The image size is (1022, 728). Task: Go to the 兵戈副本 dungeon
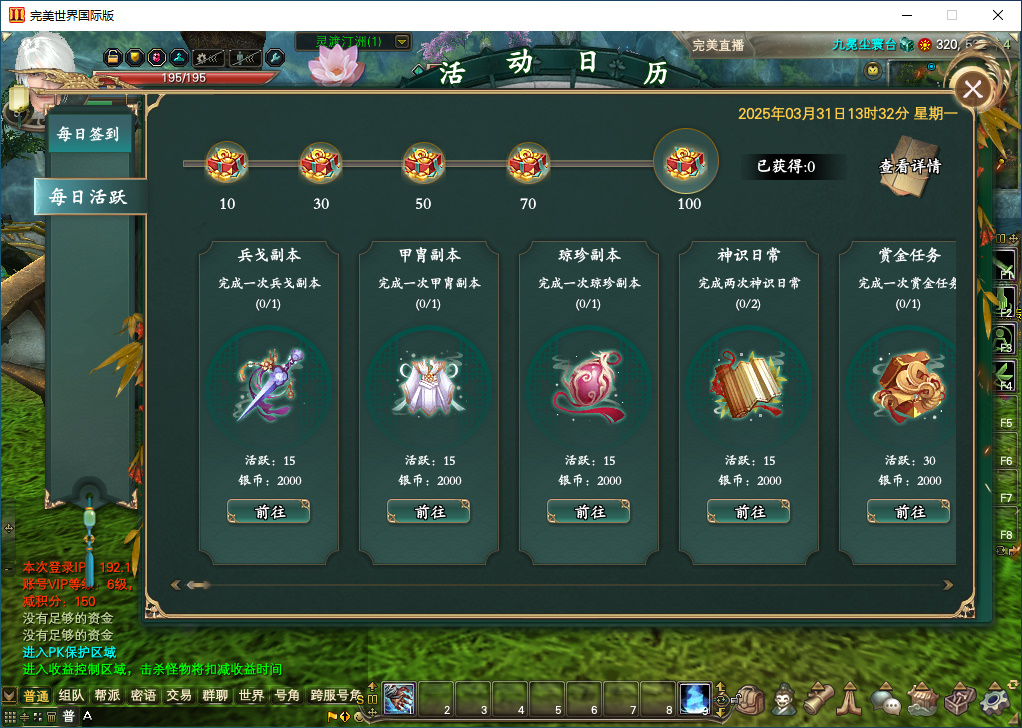pos(268,511)
